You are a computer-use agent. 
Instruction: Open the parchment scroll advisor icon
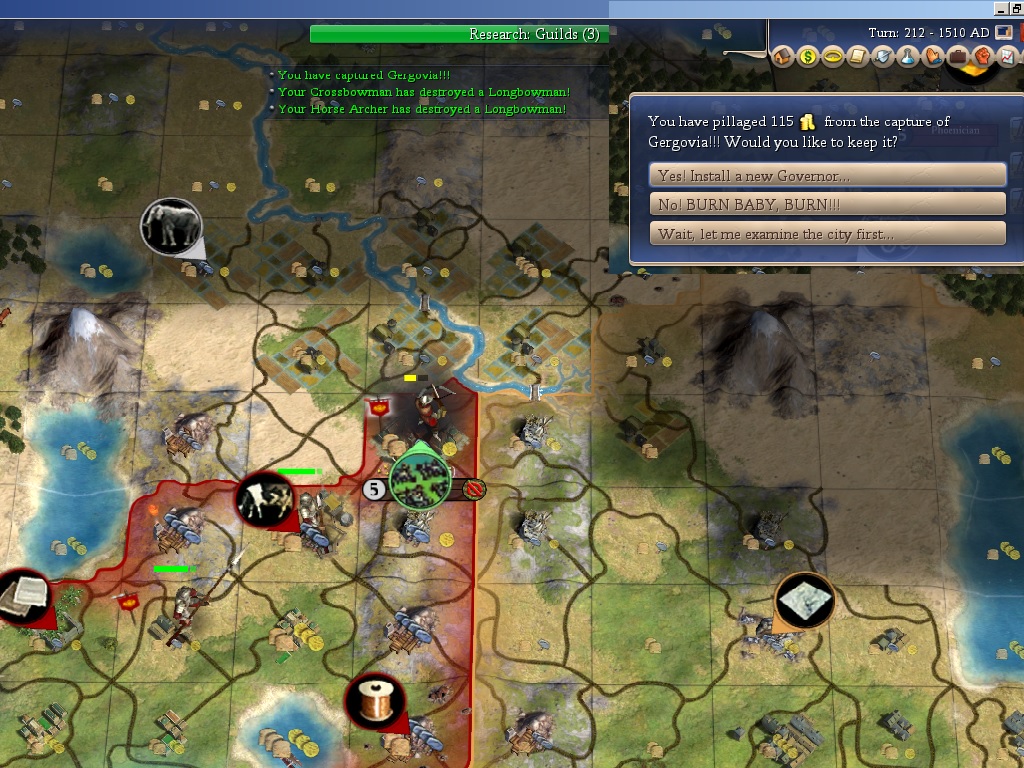(857, 56)
